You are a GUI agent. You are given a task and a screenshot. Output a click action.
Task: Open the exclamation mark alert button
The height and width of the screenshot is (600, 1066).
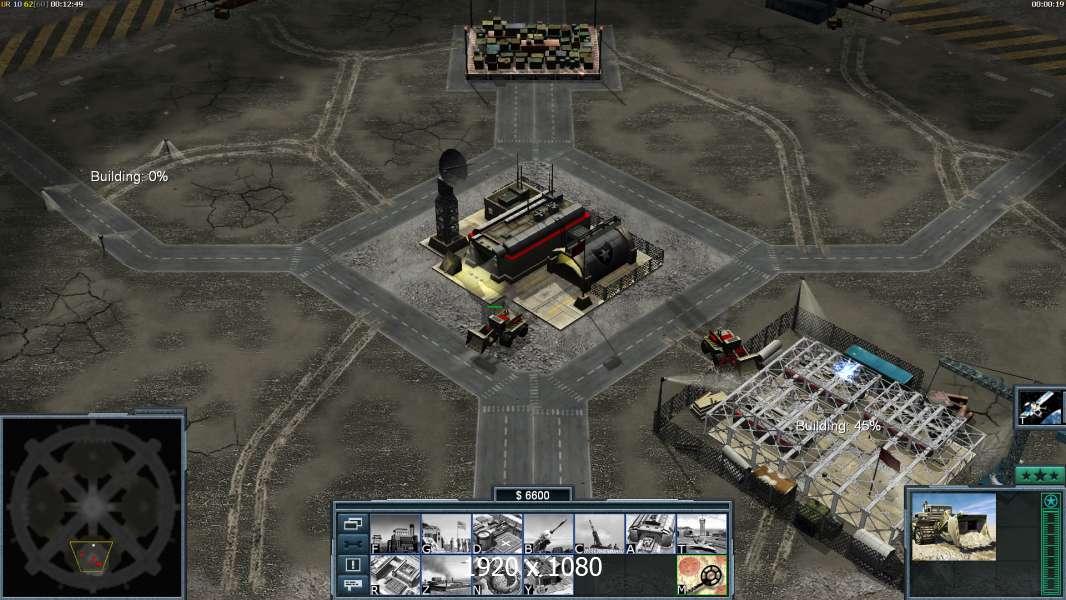353,565
